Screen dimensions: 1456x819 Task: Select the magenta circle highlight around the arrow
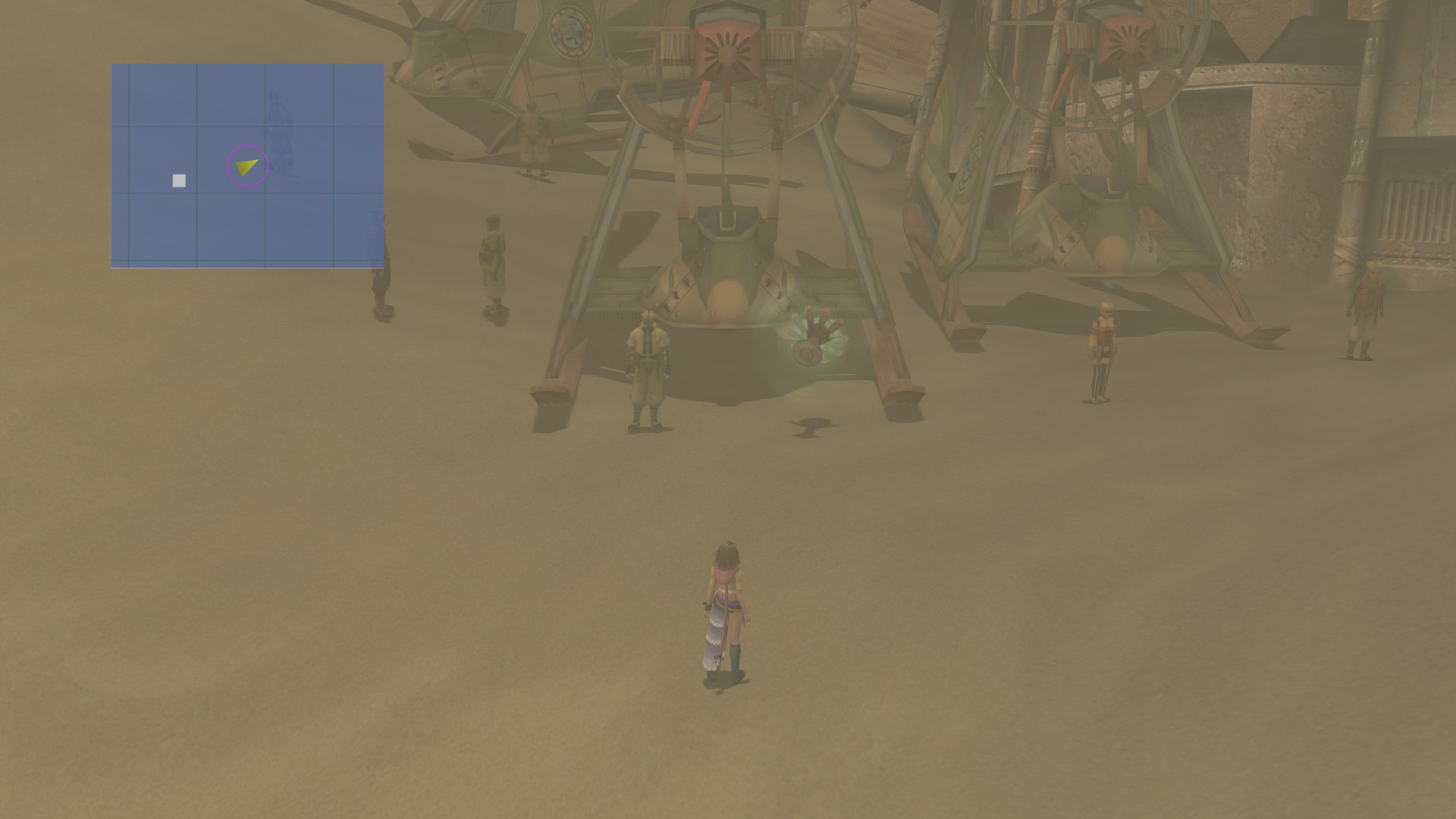[246, 167]
